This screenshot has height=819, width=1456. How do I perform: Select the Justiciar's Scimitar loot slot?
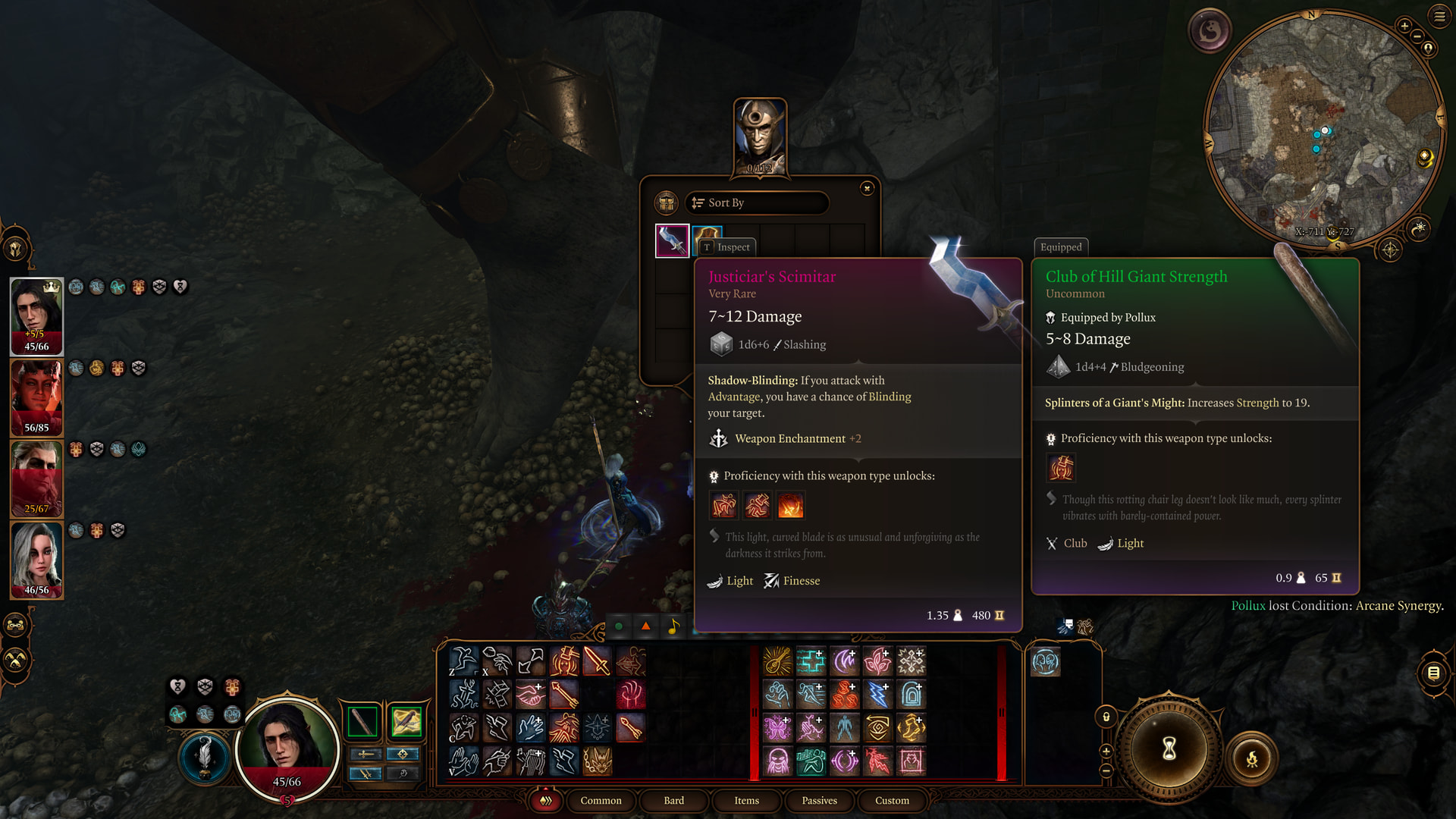[672, 241]
